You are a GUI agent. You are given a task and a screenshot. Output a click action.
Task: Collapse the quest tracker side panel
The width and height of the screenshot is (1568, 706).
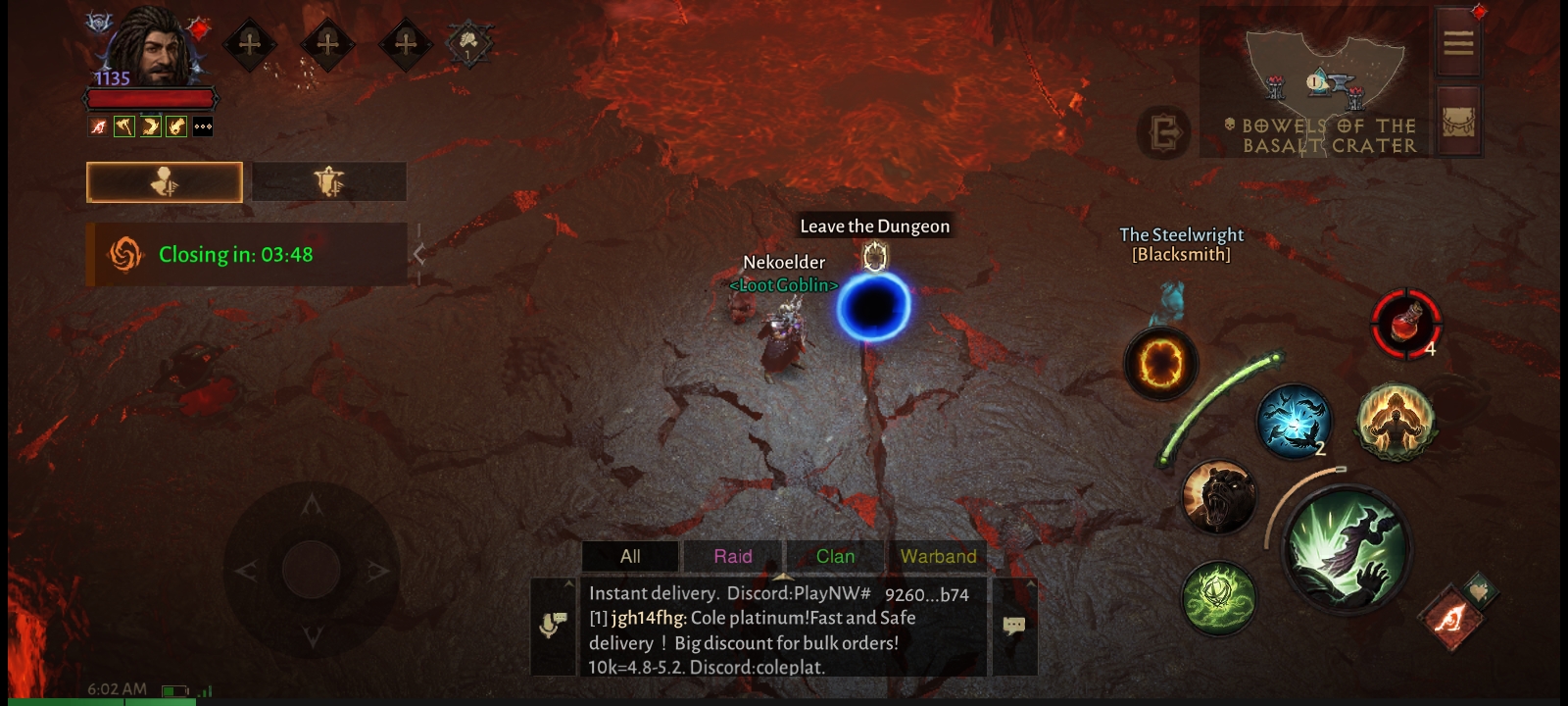click(418, 255)
